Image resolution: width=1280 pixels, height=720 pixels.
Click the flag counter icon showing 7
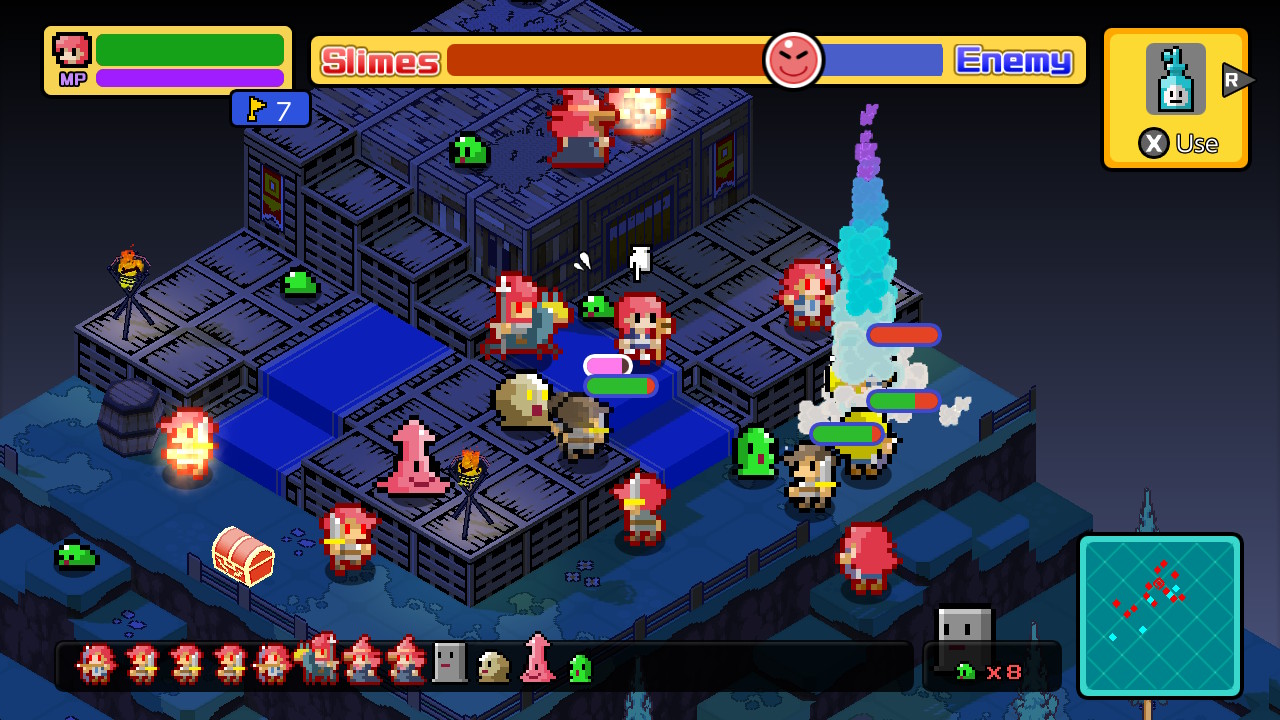[270, 108]
